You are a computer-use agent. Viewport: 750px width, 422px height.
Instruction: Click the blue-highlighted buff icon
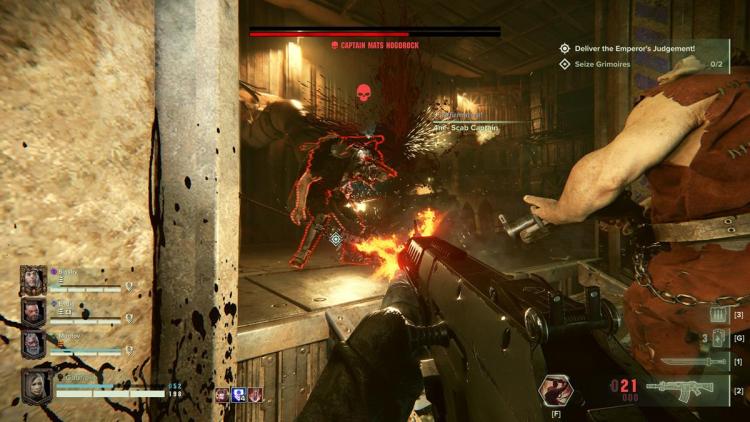[238, 395]
